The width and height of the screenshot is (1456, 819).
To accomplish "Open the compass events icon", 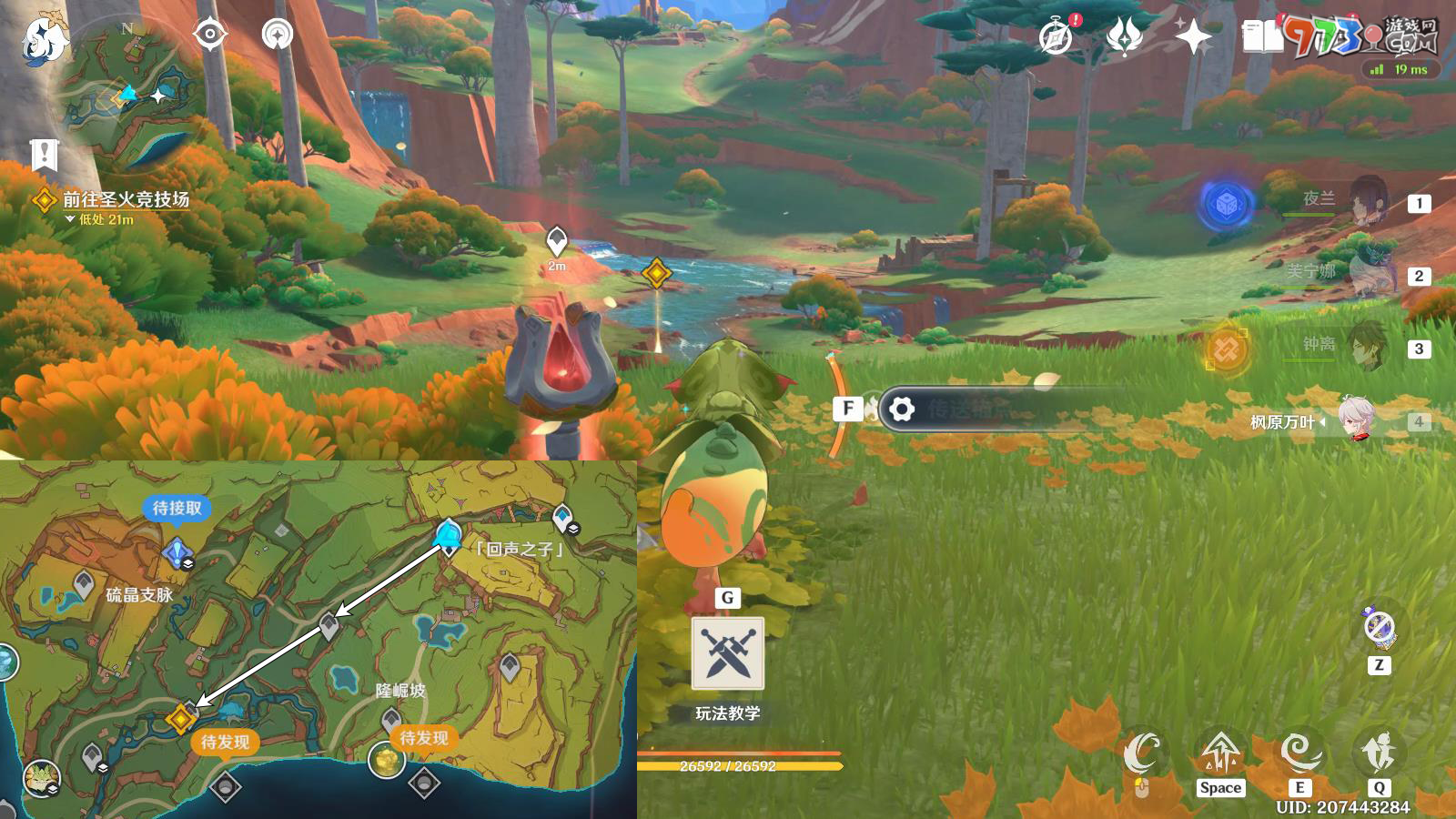I will 1057,38.
